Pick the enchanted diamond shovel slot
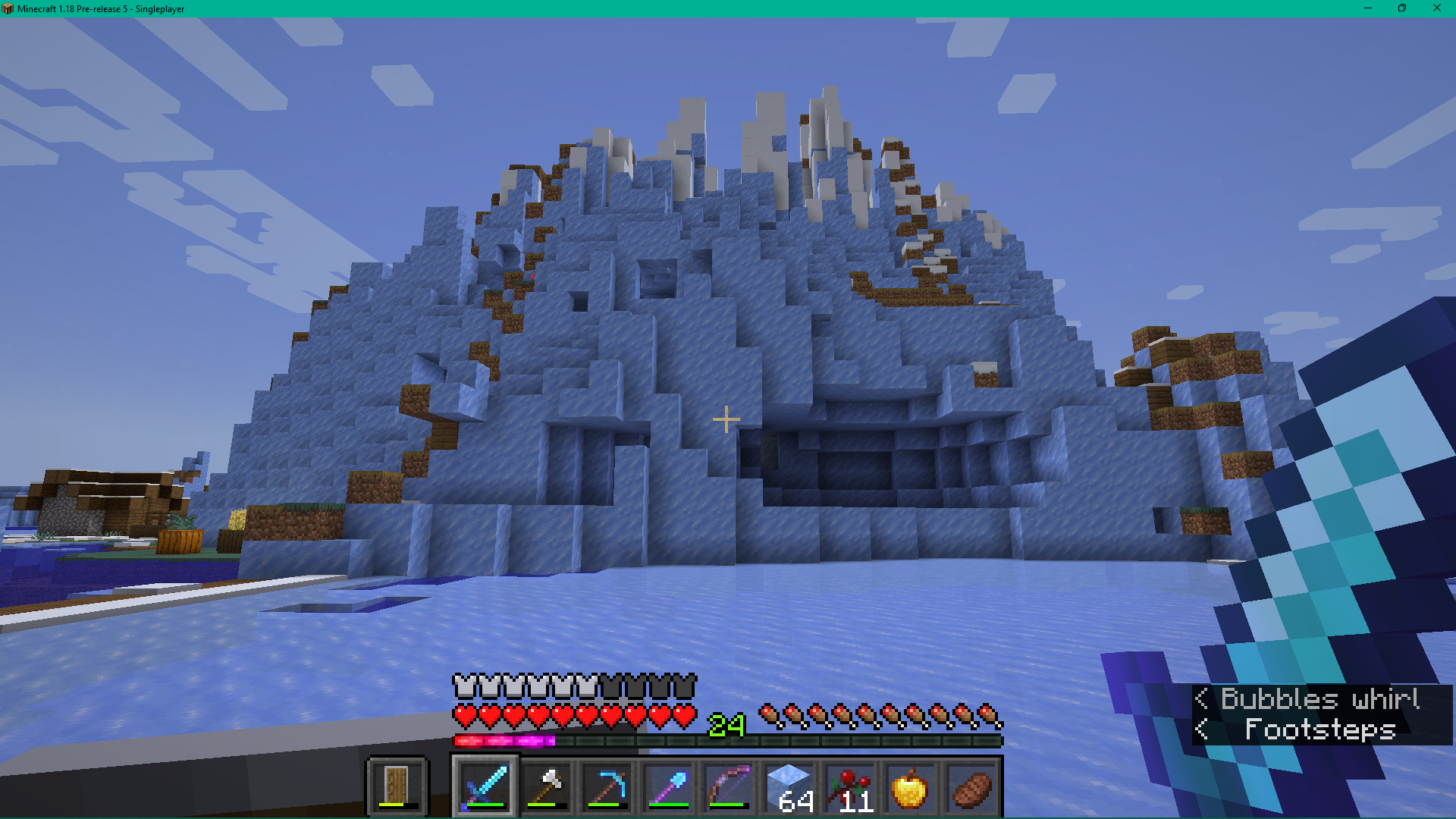 pyautogui.click(x=667, y=787)
